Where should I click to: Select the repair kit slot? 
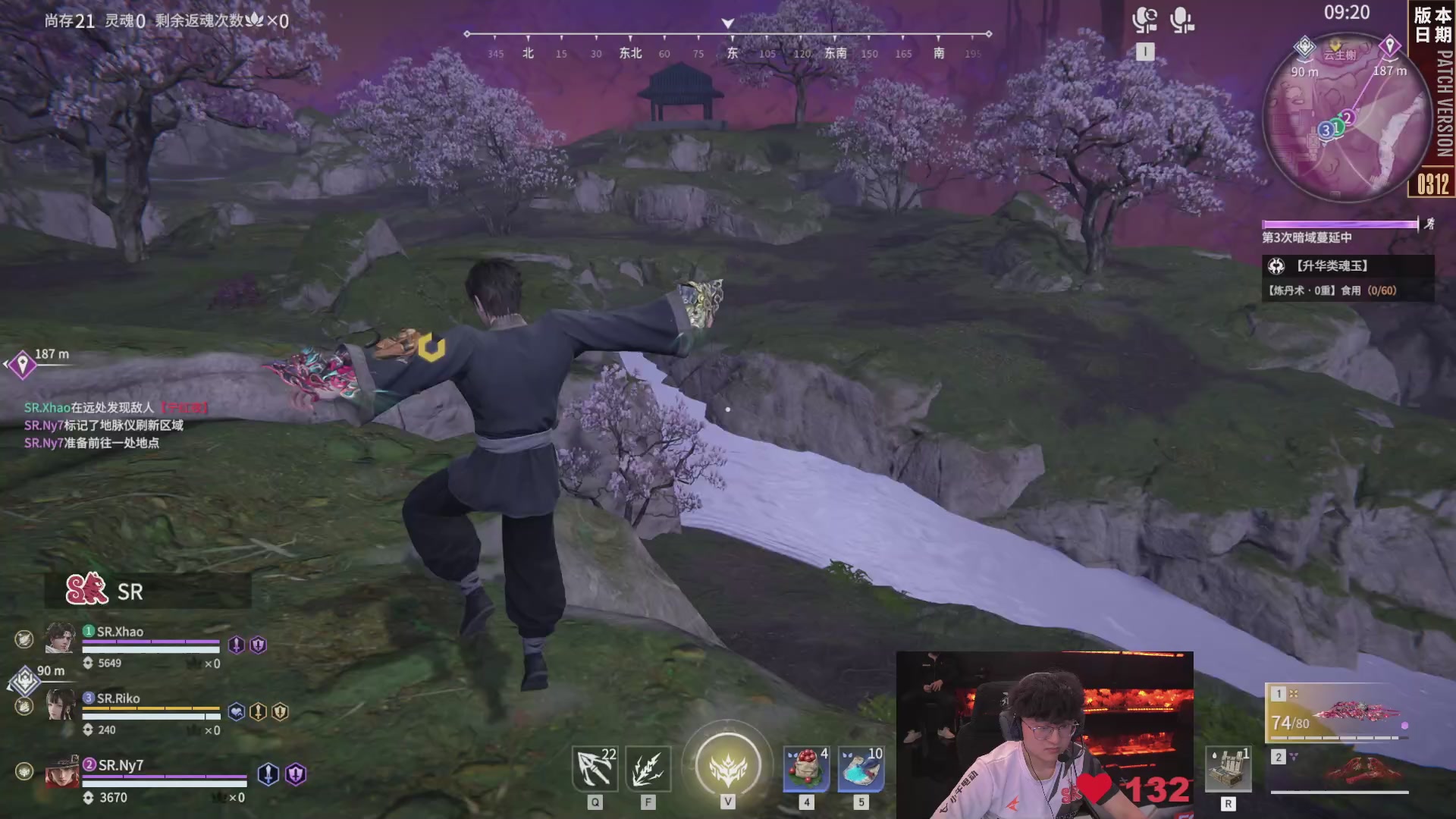[1228, 769]
